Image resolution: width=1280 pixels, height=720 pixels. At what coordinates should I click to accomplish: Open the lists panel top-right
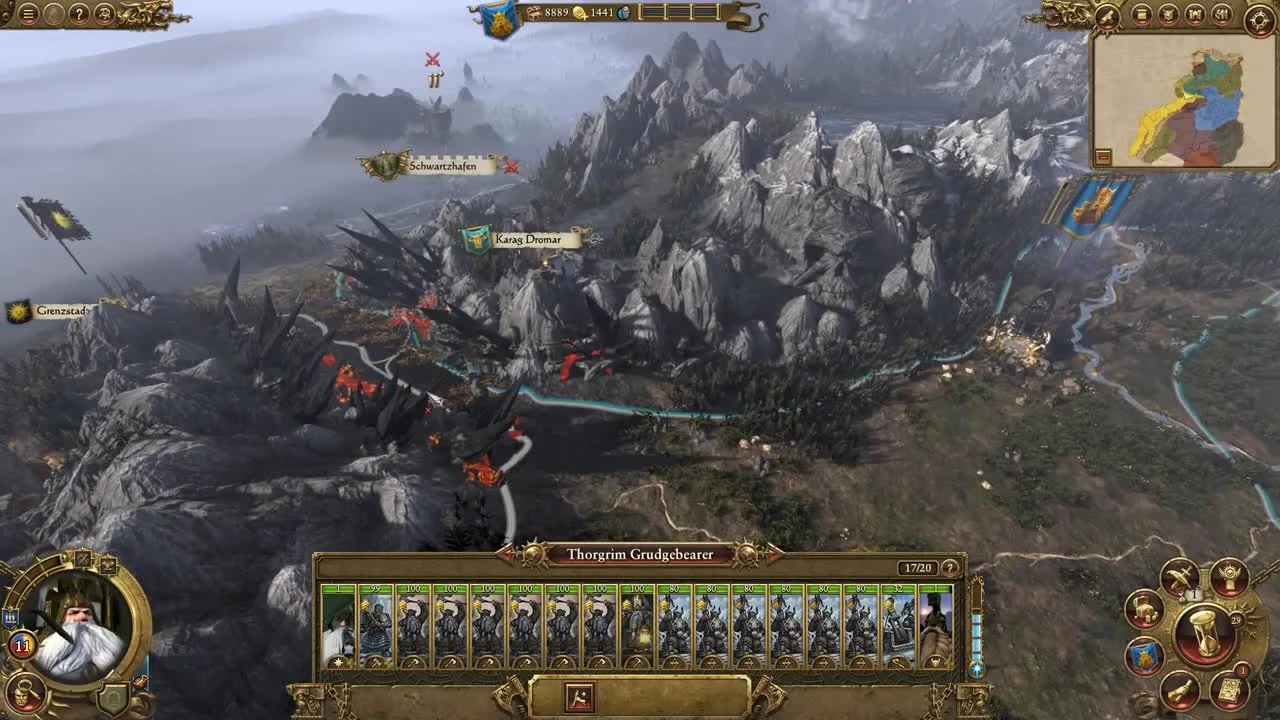tap(1222, 14)
